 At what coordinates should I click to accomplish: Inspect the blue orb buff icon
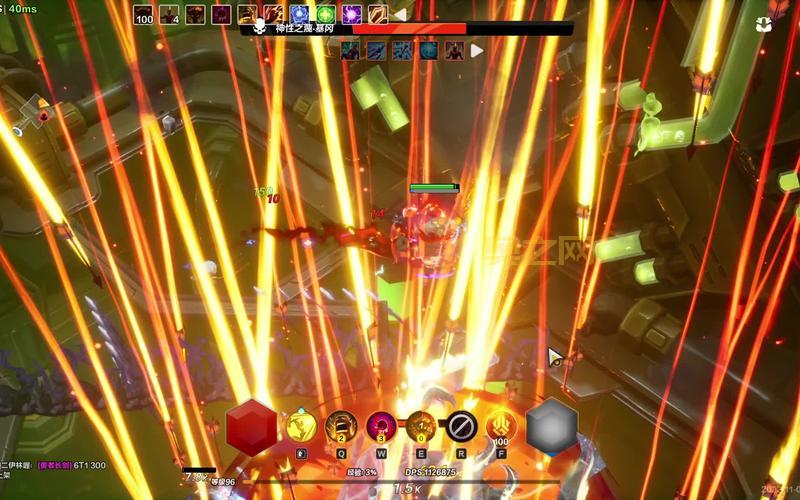tap(299, 15)
